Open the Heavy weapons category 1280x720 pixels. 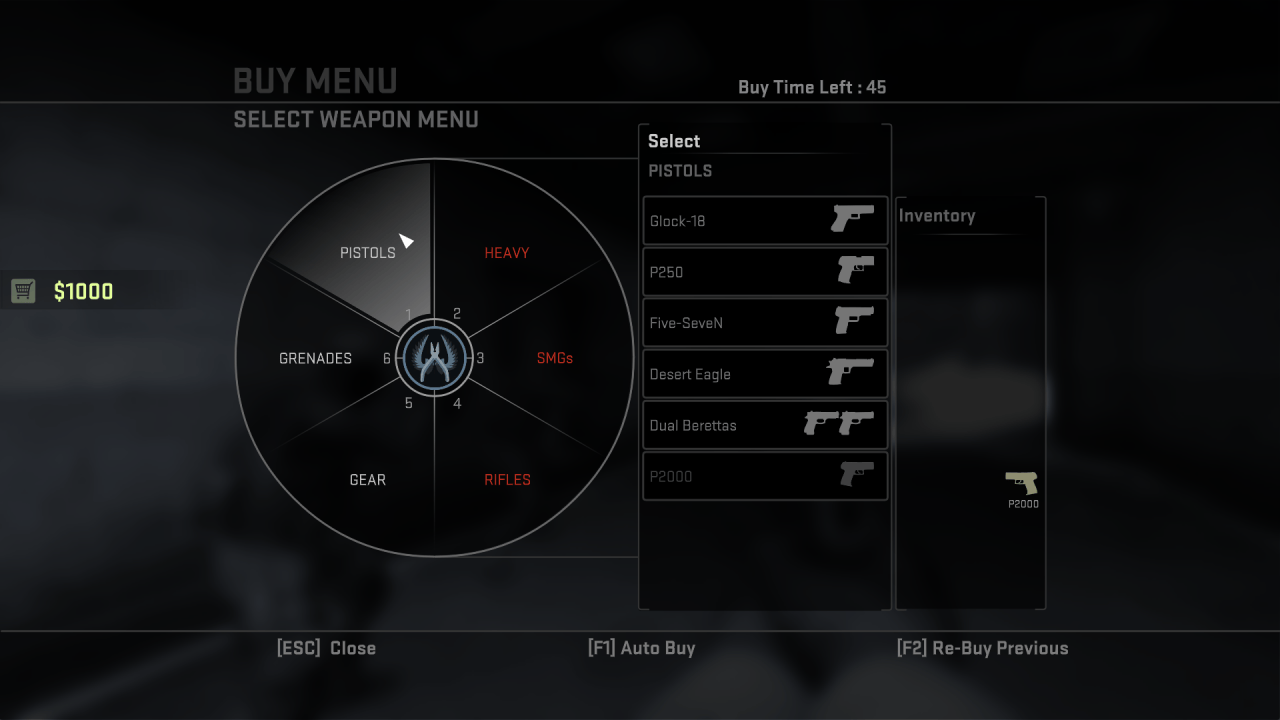(507, 253)
